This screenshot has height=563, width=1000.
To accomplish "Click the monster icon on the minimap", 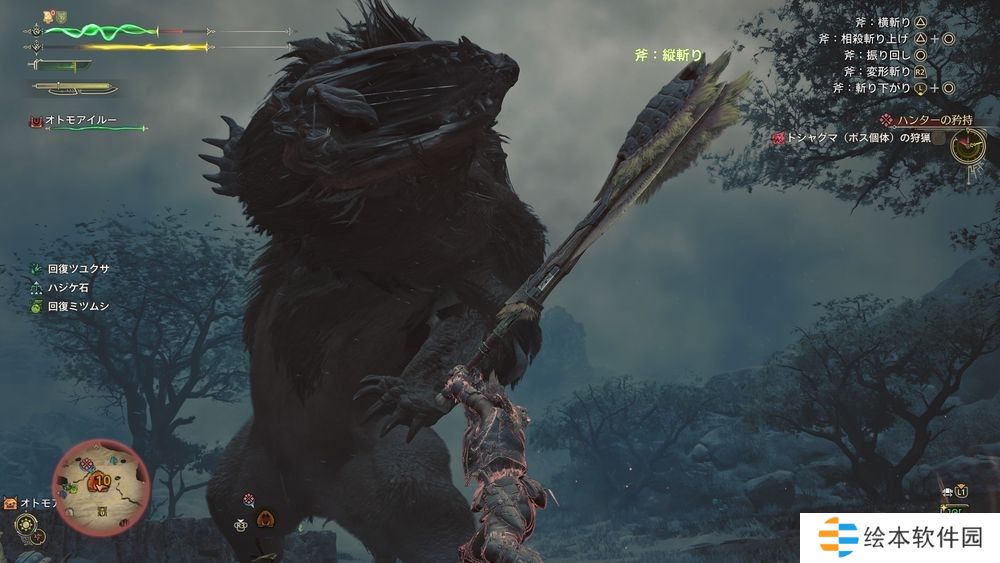I will tap(103, 482).
